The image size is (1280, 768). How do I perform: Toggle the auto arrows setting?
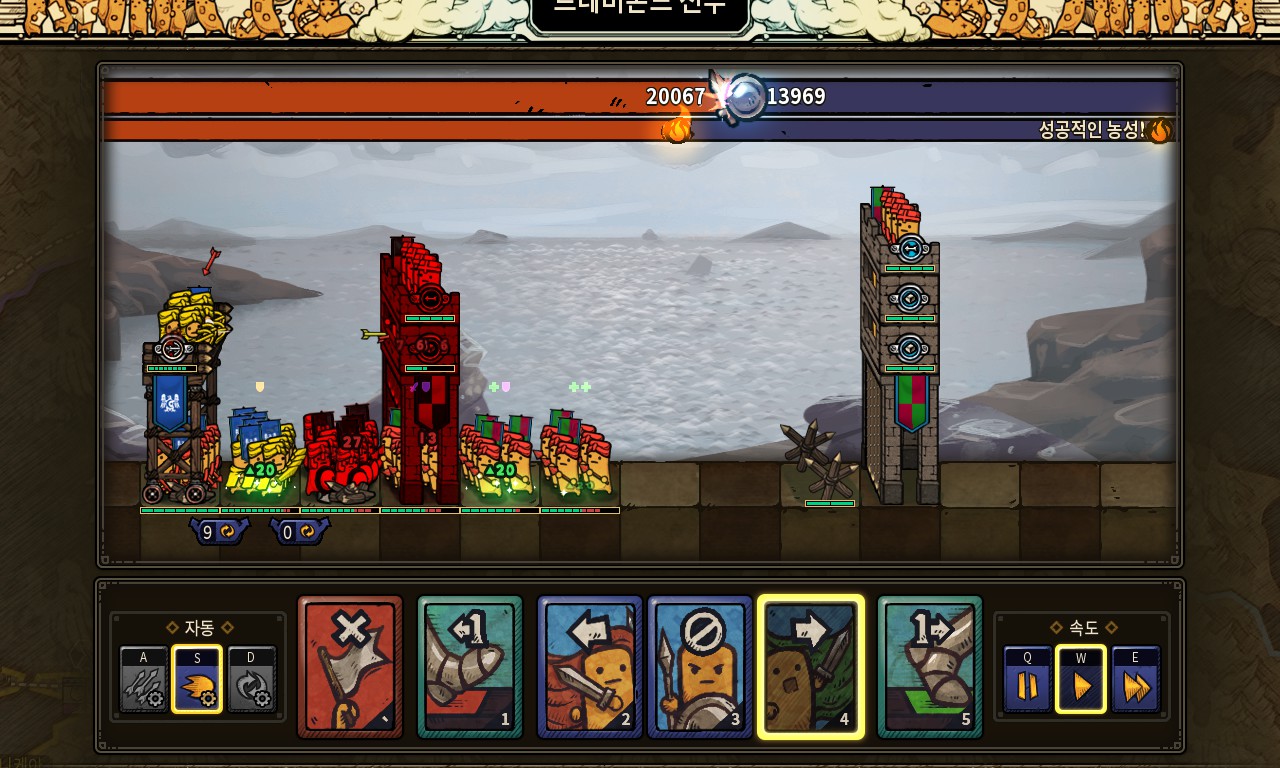(x=144, y=679)
